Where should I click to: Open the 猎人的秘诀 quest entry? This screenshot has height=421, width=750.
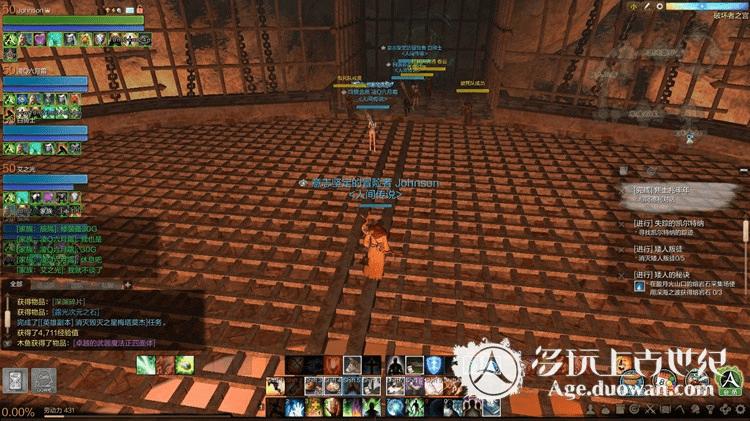tap(680, 274)
